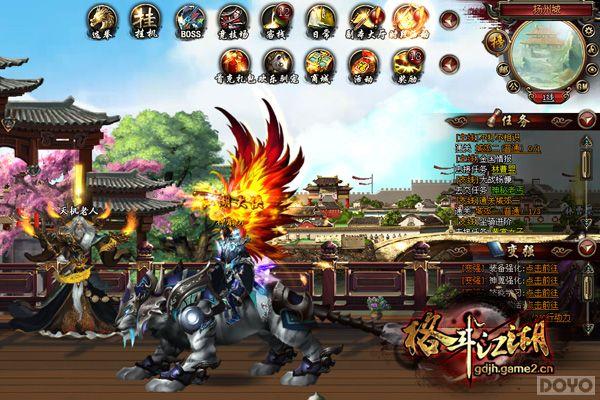This screenshot has height=400, width=600.
Task: Open the 欢乐别宠 pet icon
Action: point(277,62)
